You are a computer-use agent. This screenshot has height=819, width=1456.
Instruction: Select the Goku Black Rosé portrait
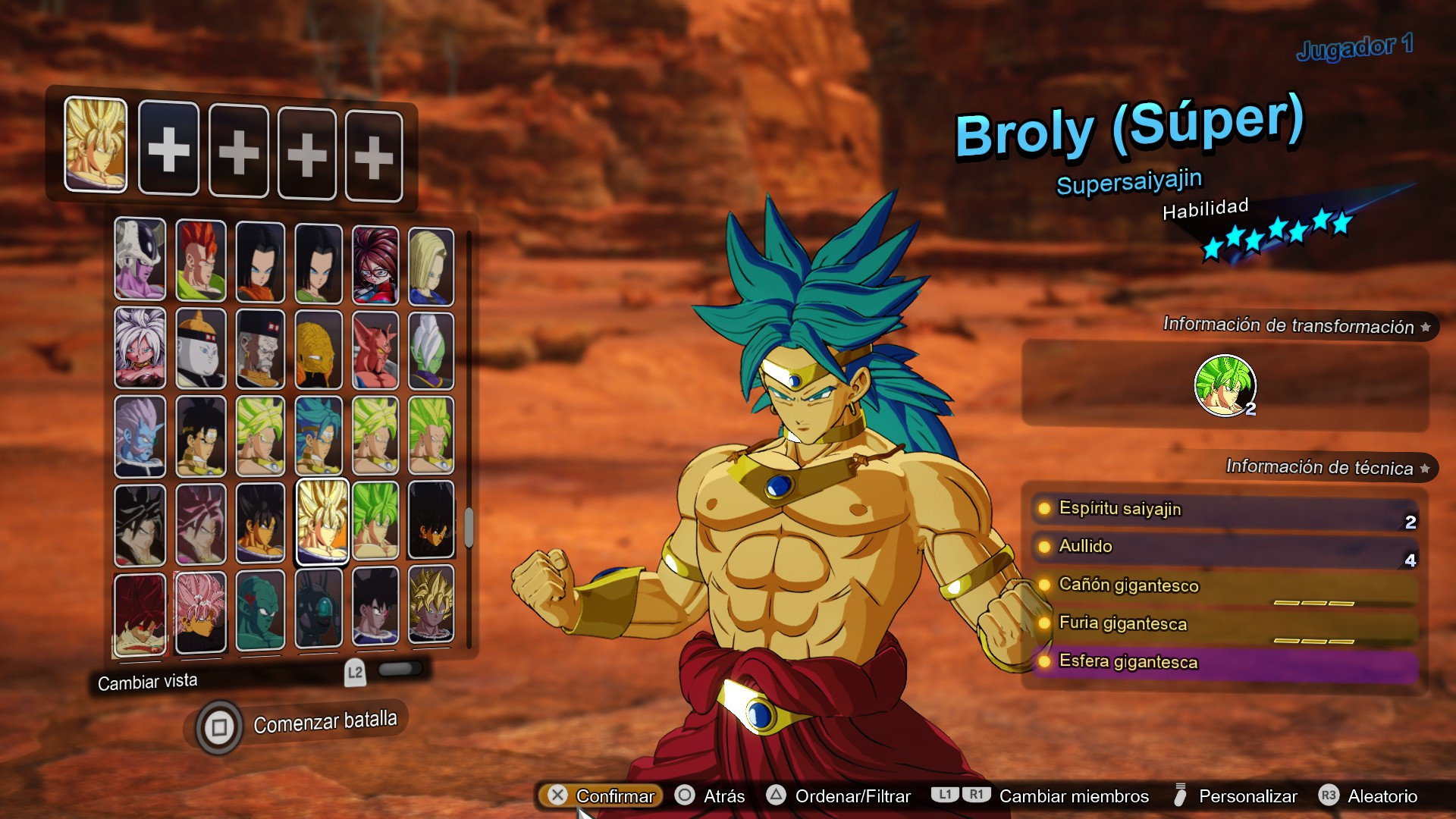pyautogui.click(x=200, y=610)
